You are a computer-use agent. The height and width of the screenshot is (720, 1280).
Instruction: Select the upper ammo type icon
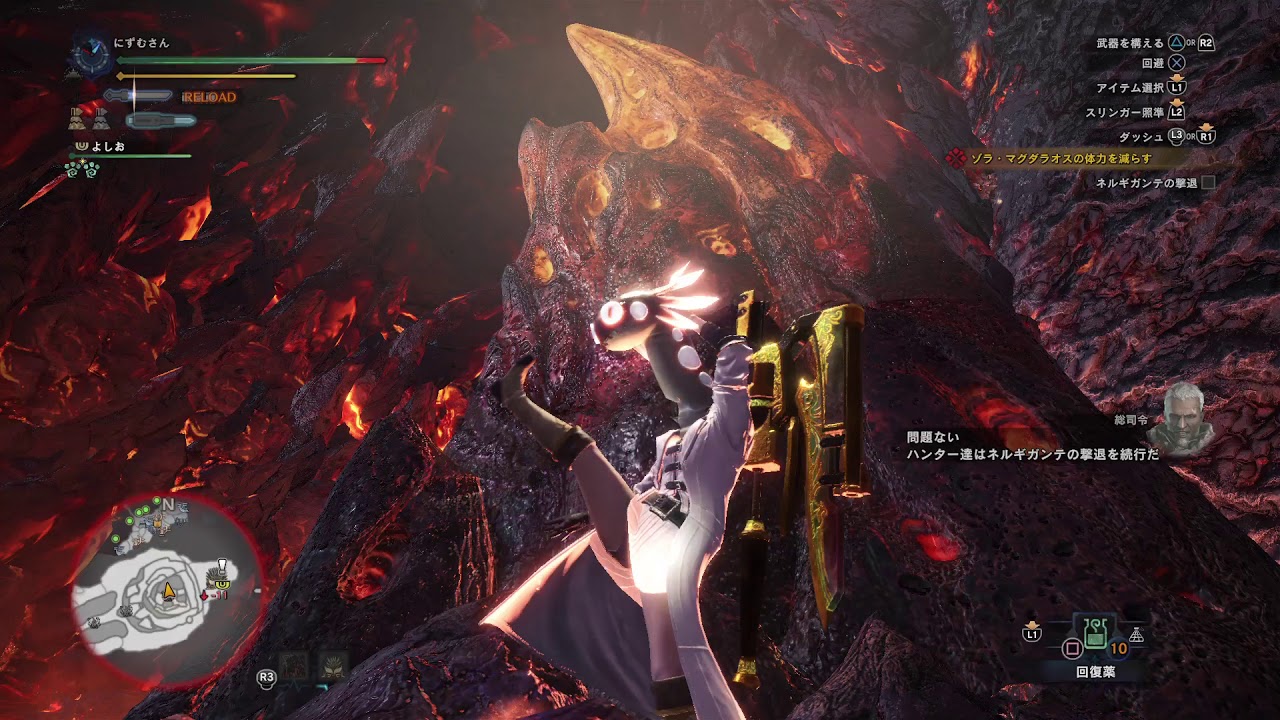(x=140, y=96)
